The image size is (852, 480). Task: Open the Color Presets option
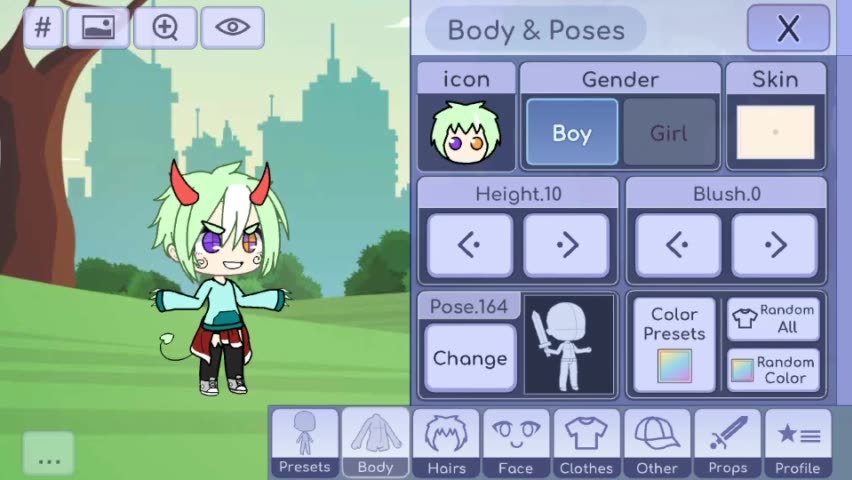click(x=674, y=345)
